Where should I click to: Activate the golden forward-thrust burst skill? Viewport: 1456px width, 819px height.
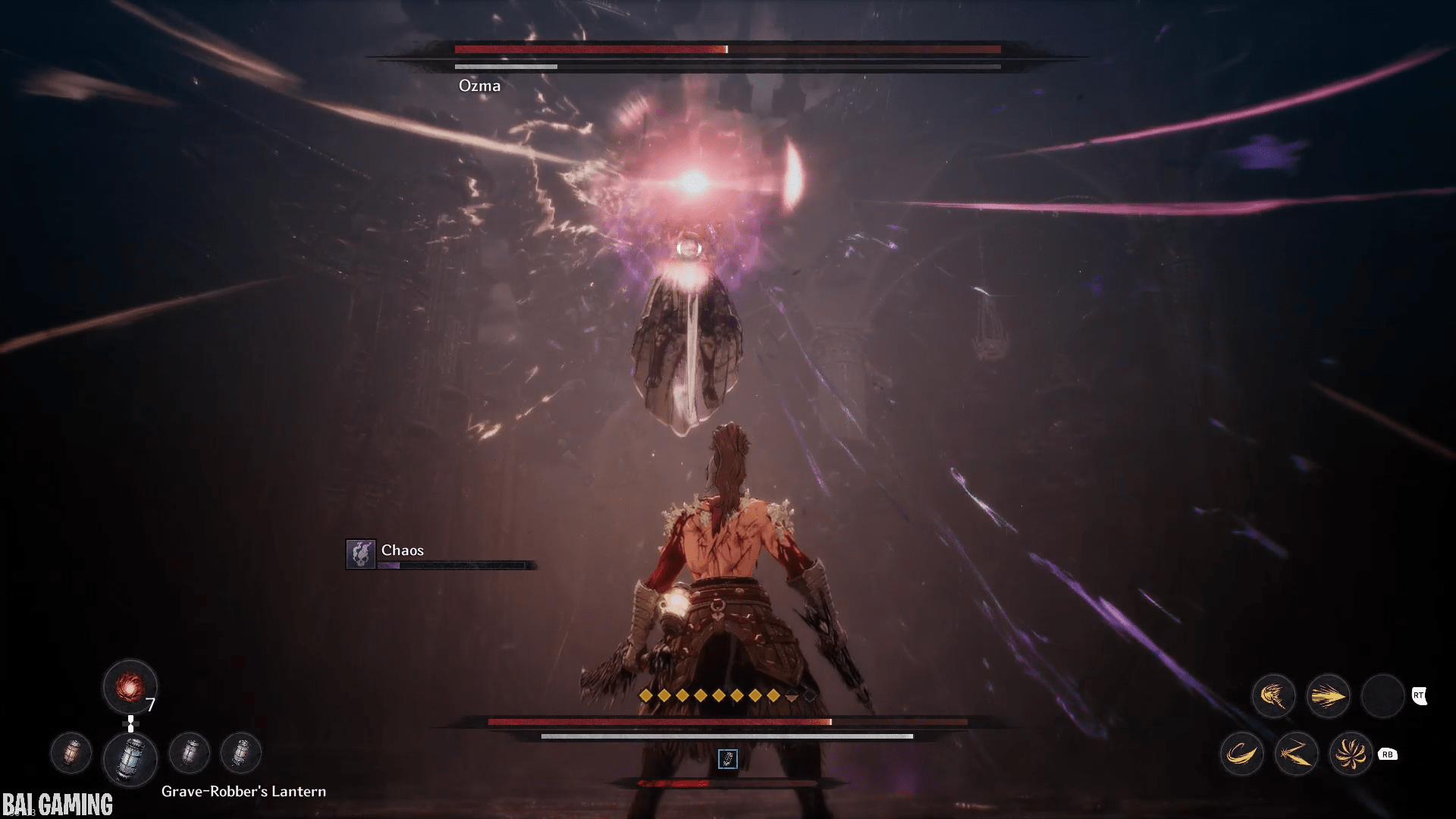pyautogui.click(x=1328, y=695)
